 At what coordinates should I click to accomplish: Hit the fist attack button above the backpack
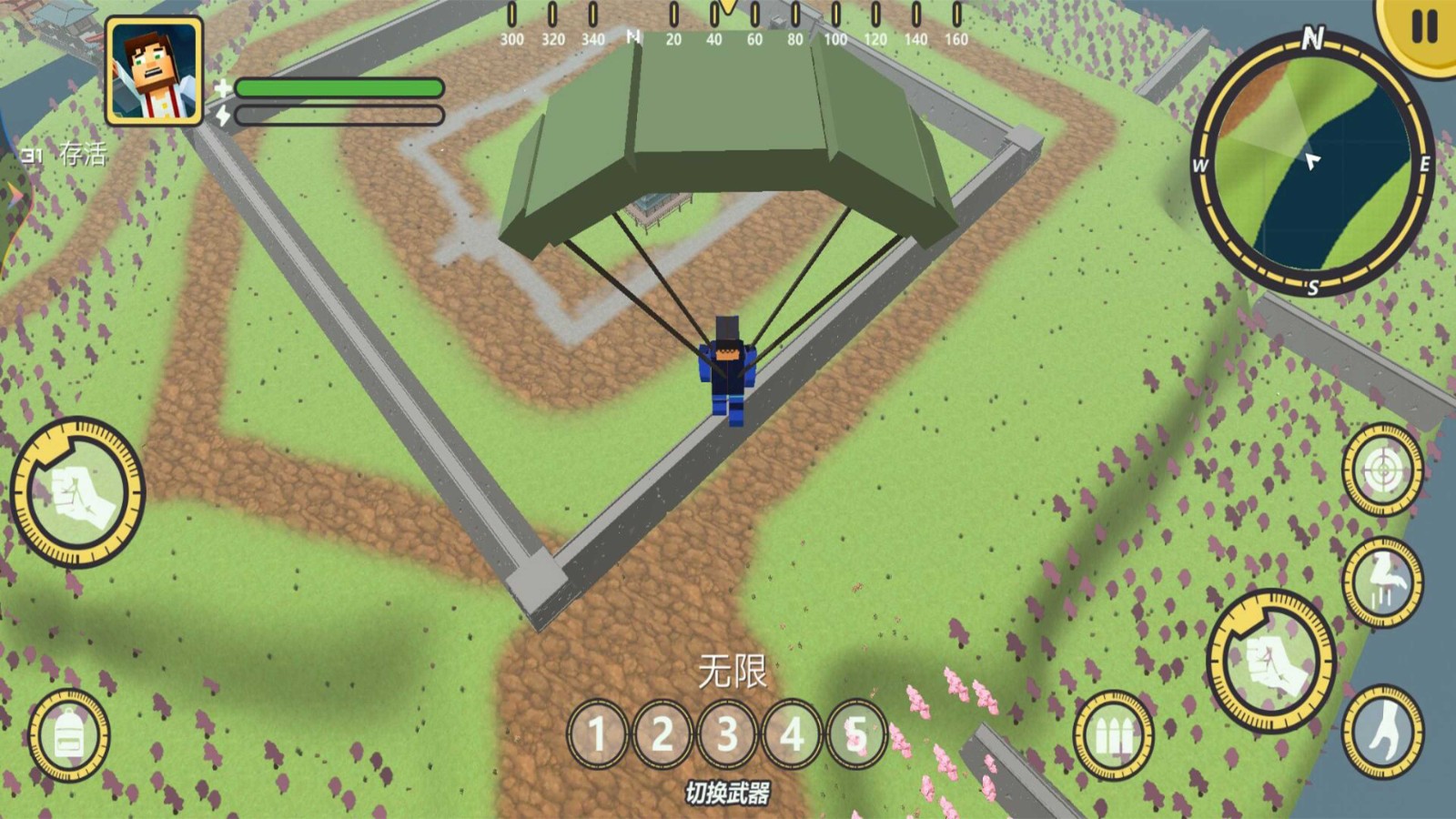[x=77, y=492]
